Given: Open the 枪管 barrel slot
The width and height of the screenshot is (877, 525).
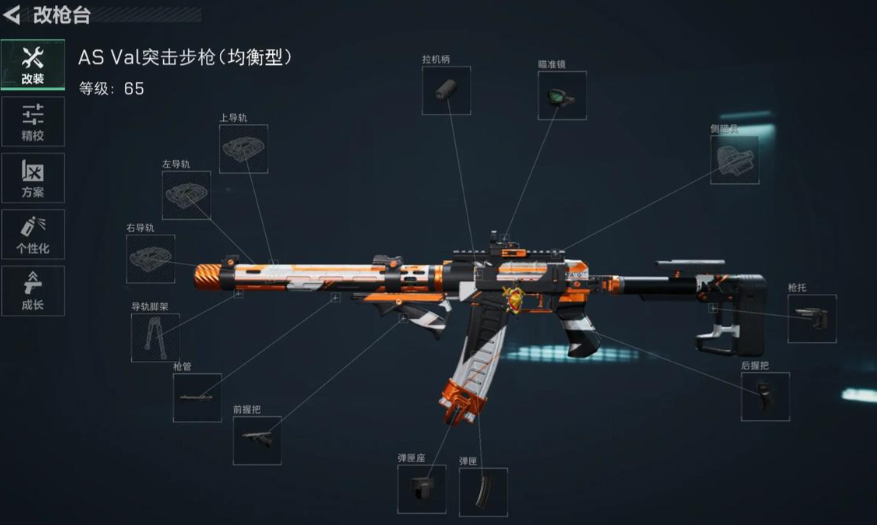Looking at the screenshot, I should pyautogui.click(x=197, y=397).
